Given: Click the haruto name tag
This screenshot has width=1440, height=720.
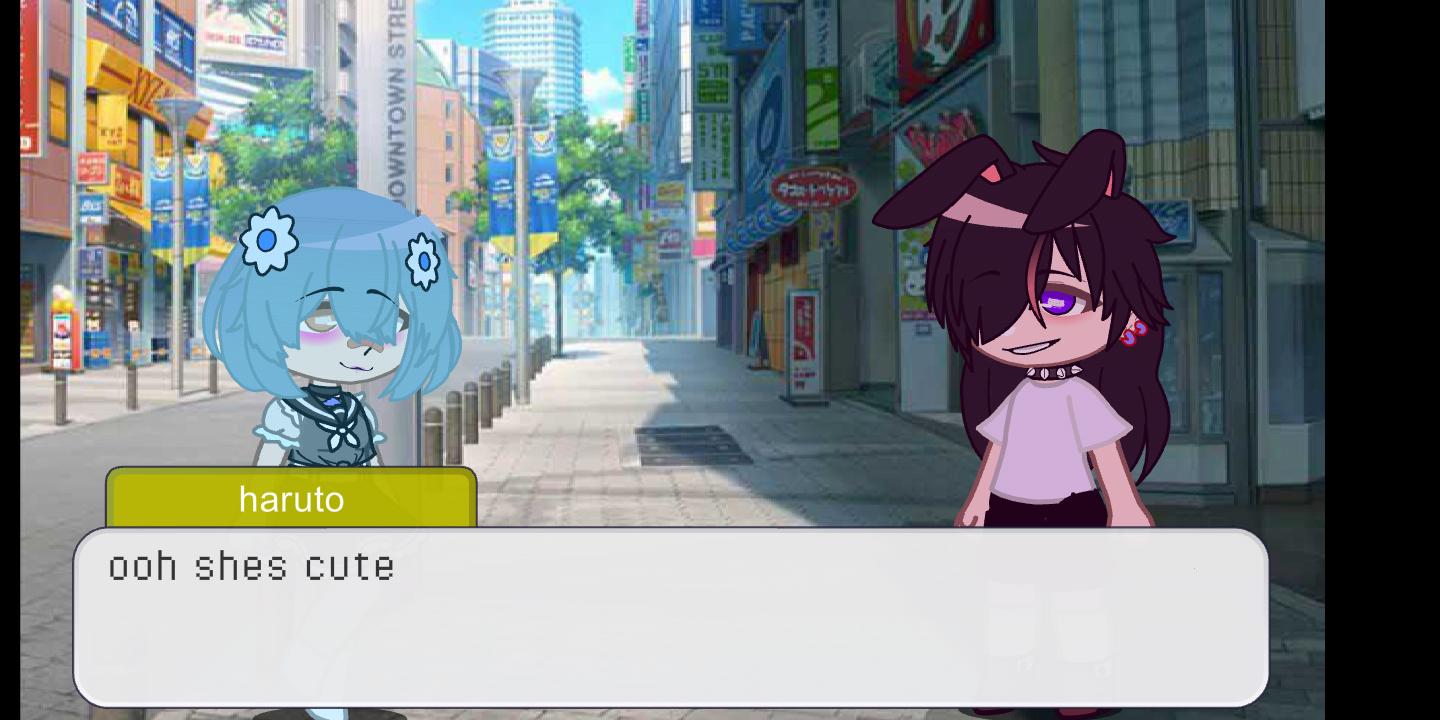Looking at the screenshot, I should pyautogui.click(x=290, y=500).
